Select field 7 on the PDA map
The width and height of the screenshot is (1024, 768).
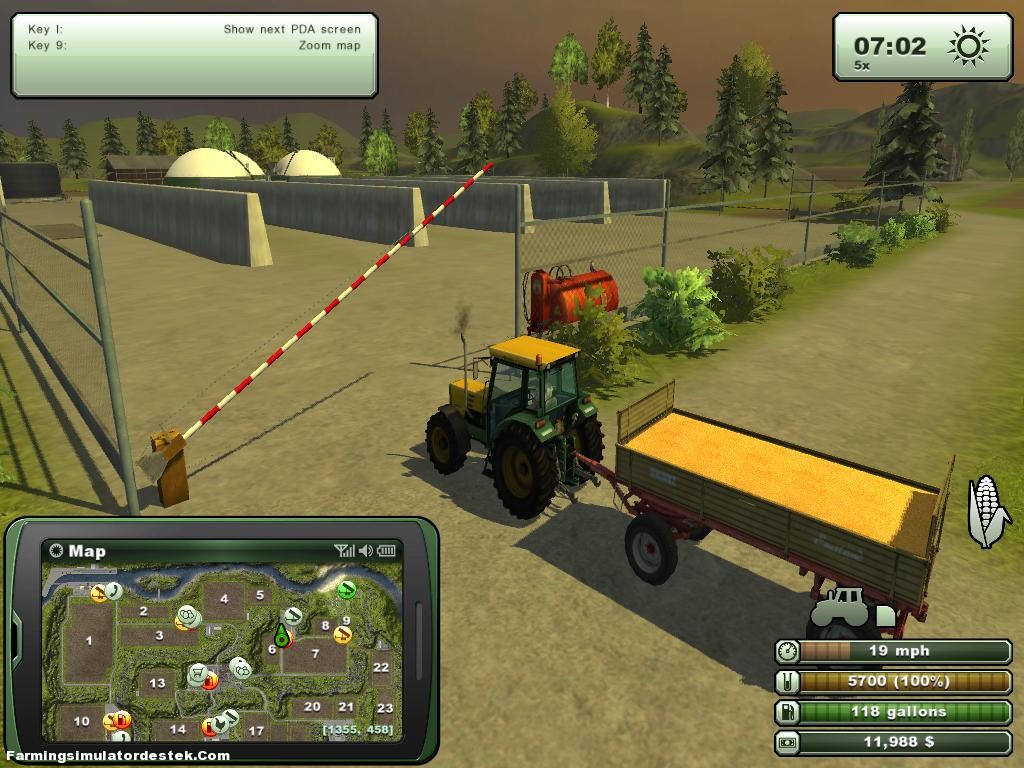[x=314, y=654]
